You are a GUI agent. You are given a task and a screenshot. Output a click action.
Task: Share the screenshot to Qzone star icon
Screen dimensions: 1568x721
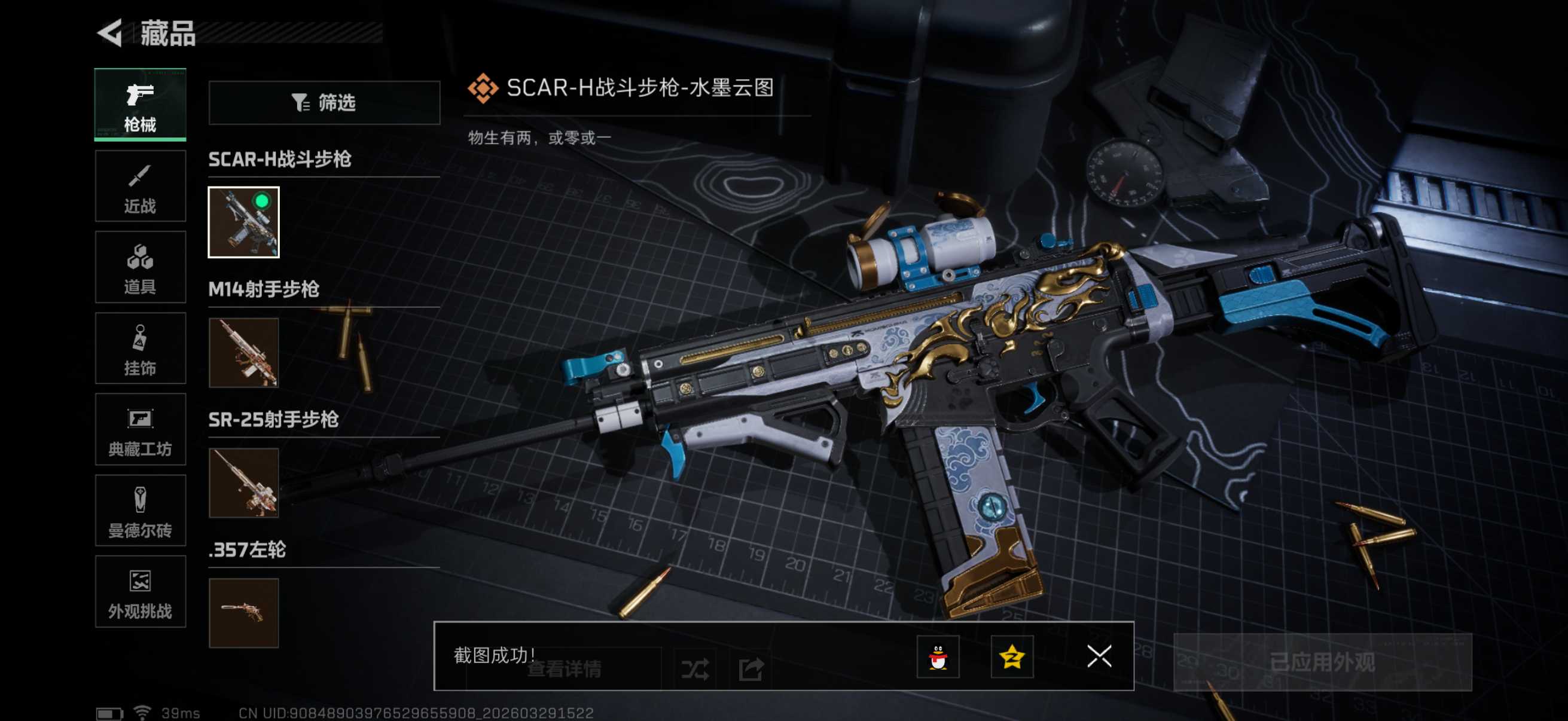click(1012, 656)
